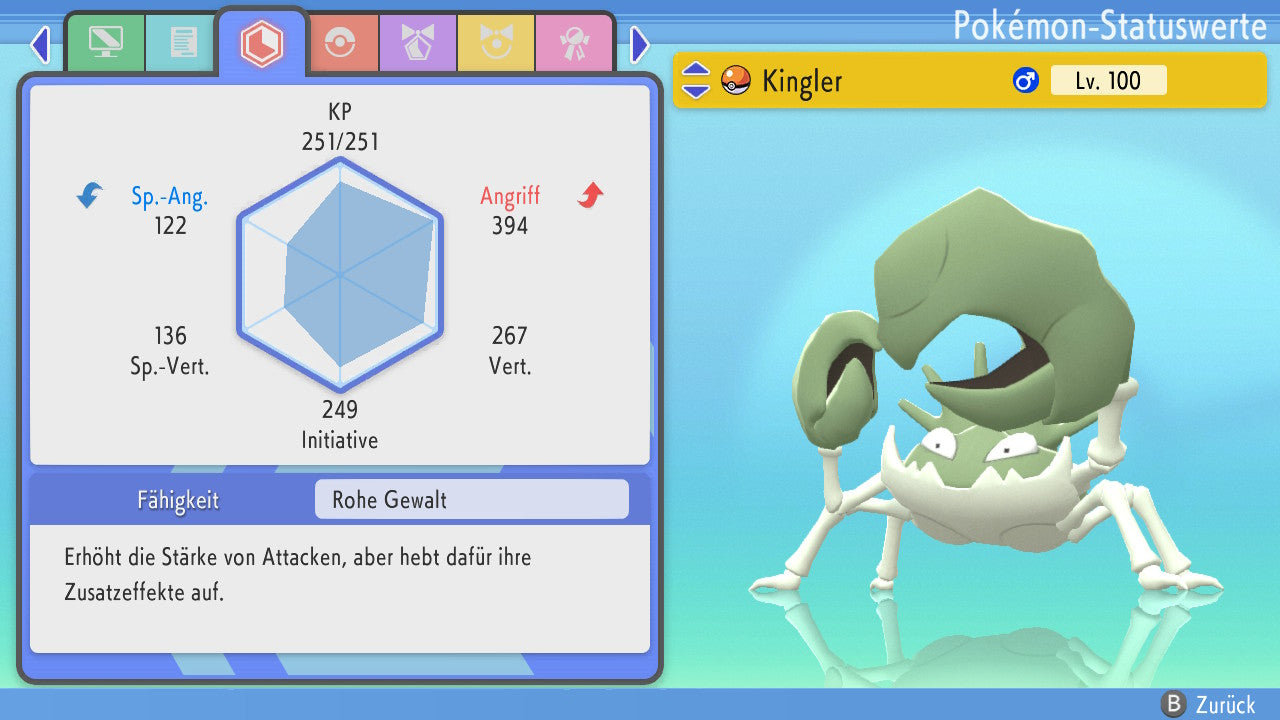Click the left arrow beside the tabs
The image size is (1280, 720).
pyautogui.click(x=40, y=44)
